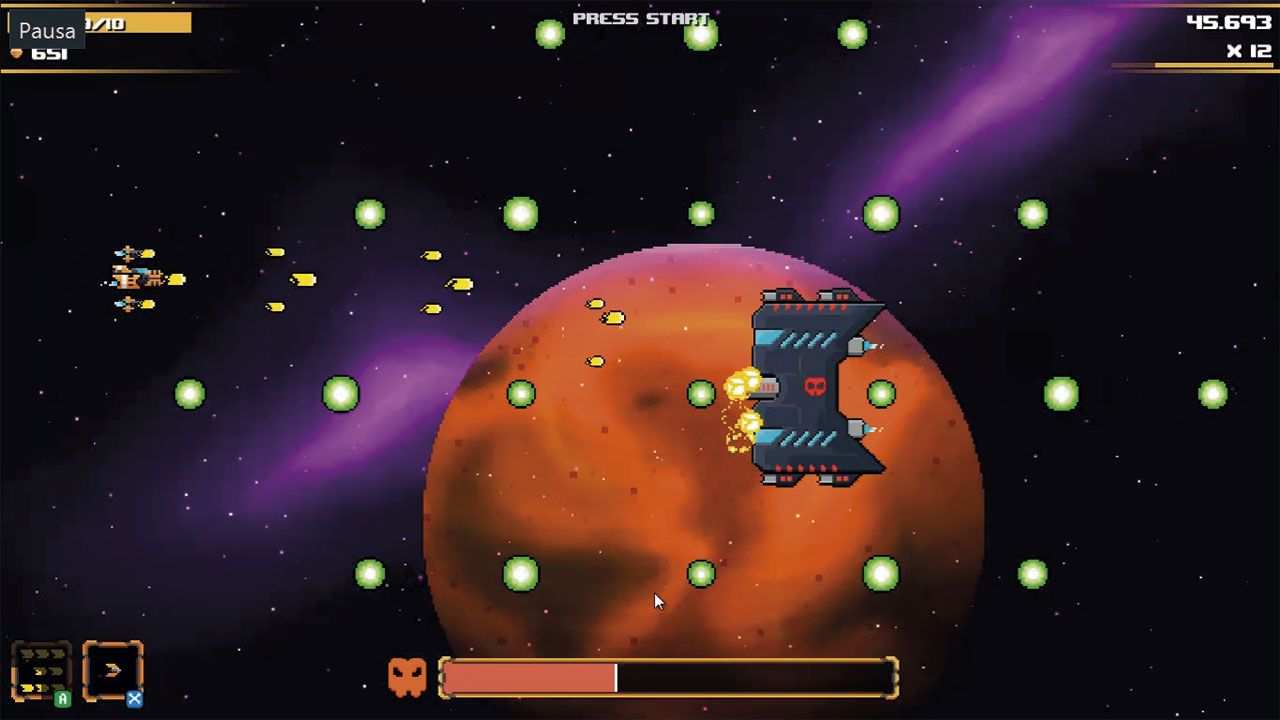Screen dimensions: 1280x720
Task: Click the orange boss skull icon
Action: (410, 677)
